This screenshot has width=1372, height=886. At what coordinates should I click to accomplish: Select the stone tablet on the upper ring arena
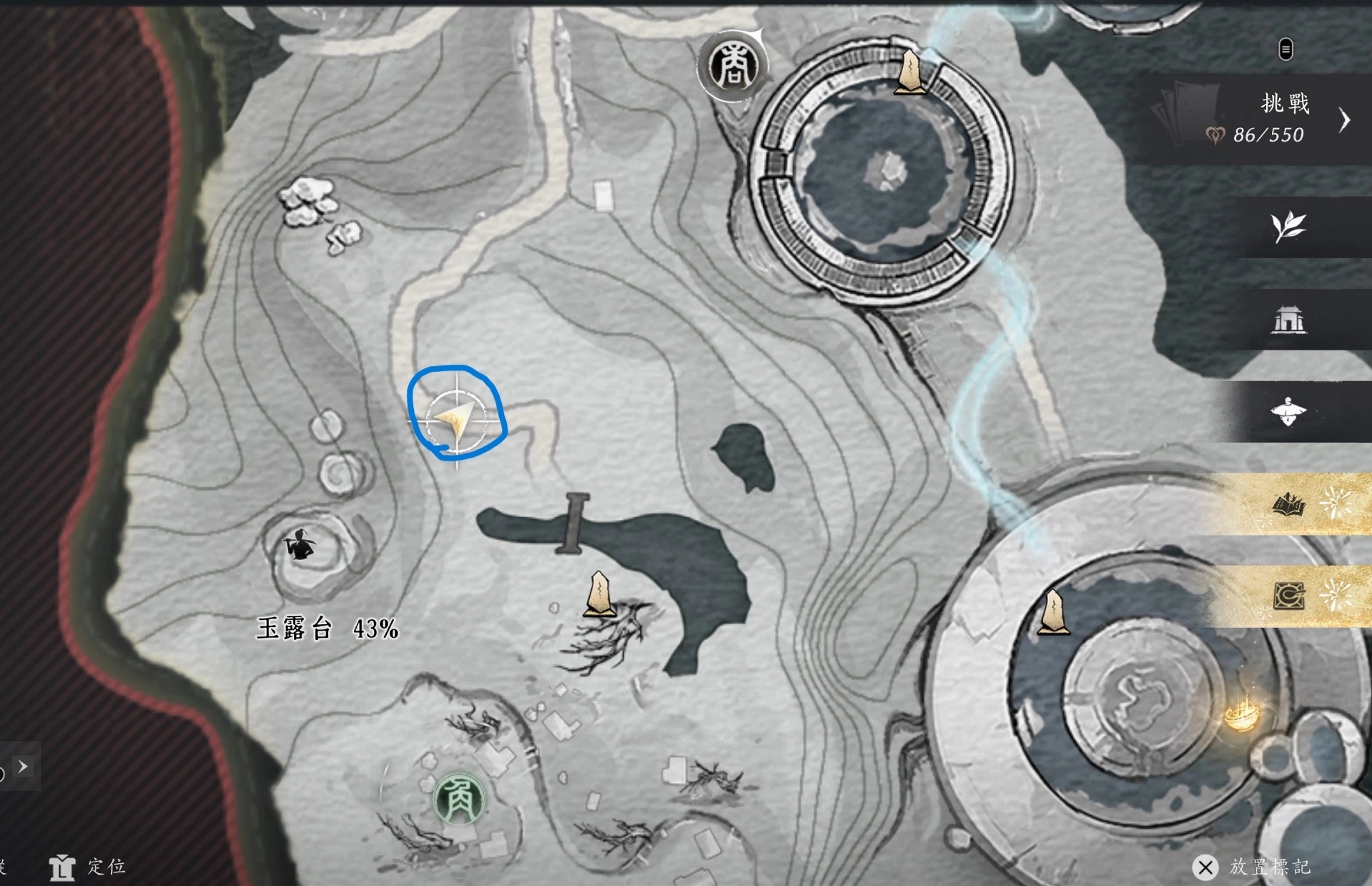pyautogui.click(x=909, y=72)
